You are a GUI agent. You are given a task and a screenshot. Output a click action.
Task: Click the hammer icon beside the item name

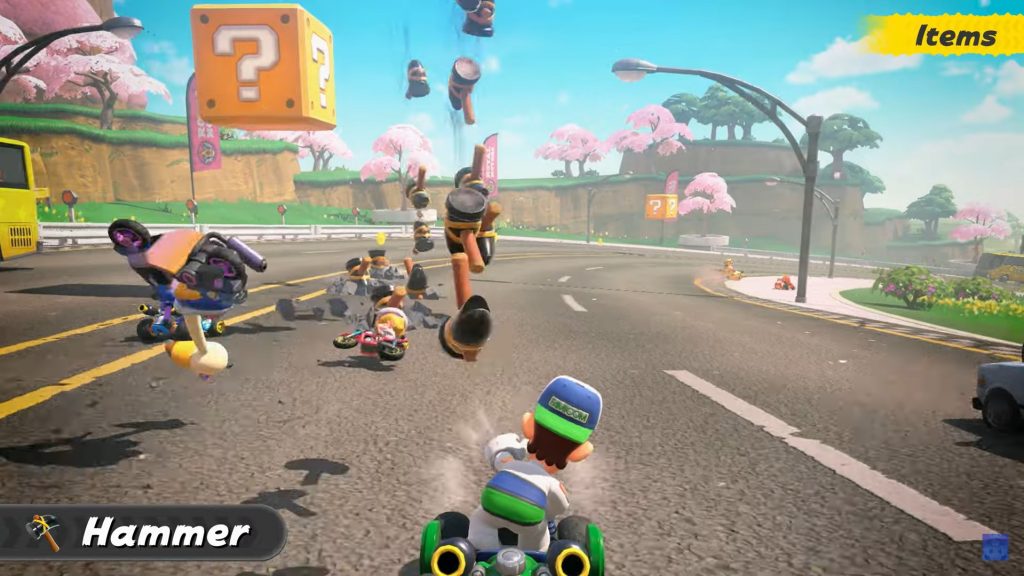(x=43, y=532)
